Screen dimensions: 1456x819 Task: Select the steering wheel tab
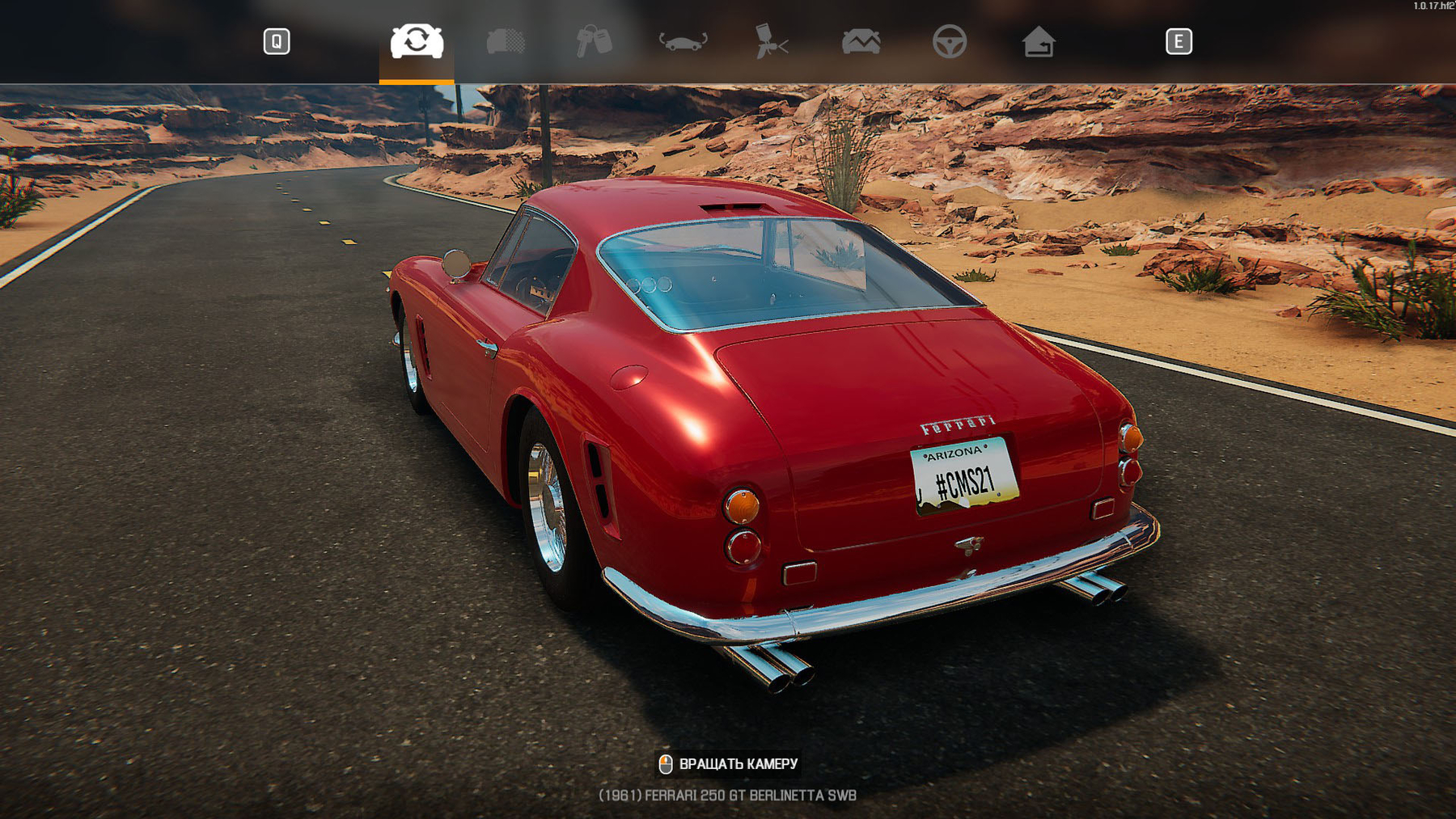click(x=949, y=41)
